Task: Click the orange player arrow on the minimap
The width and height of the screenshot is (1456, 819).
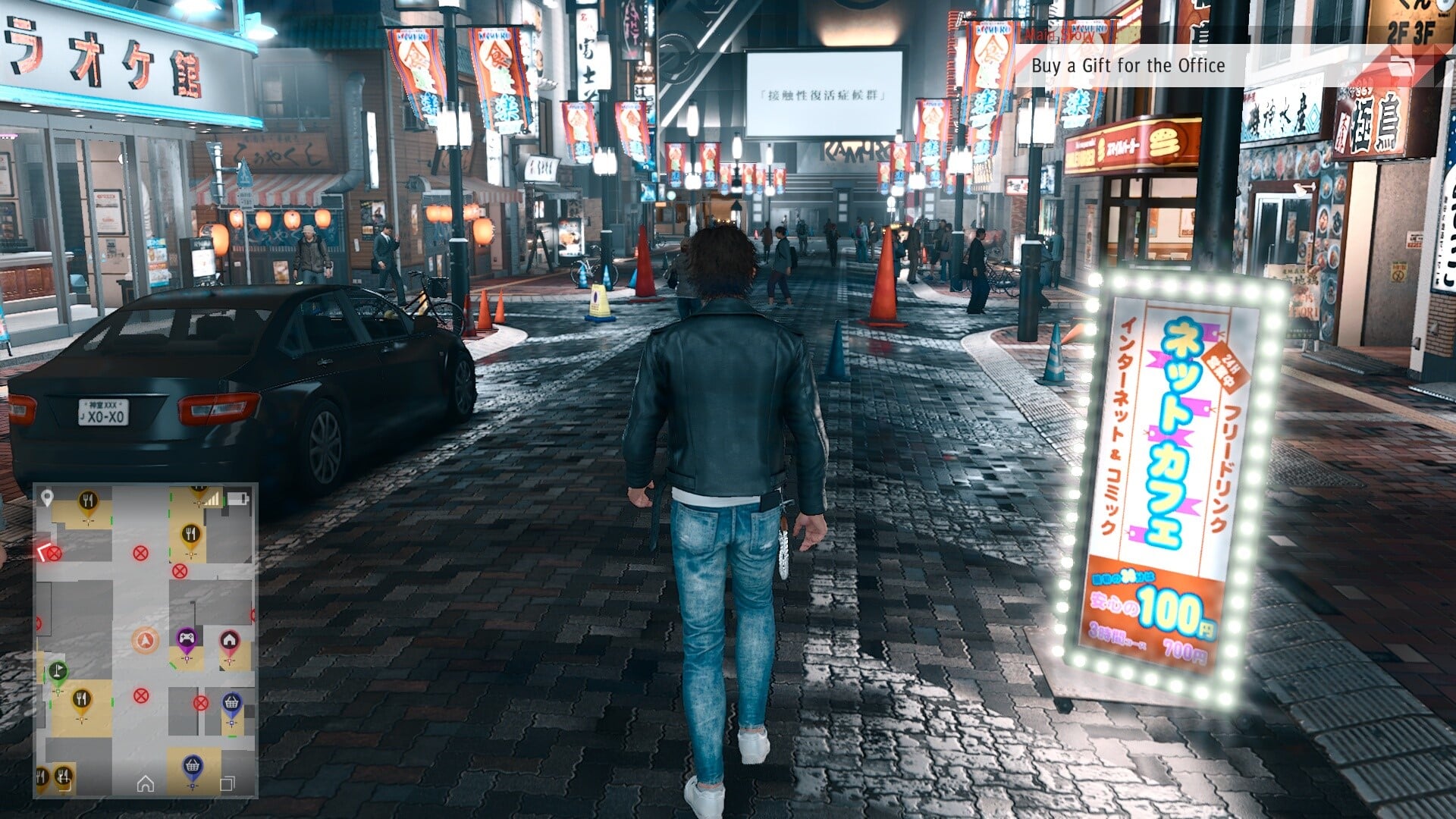Action: tap(145, 641)
